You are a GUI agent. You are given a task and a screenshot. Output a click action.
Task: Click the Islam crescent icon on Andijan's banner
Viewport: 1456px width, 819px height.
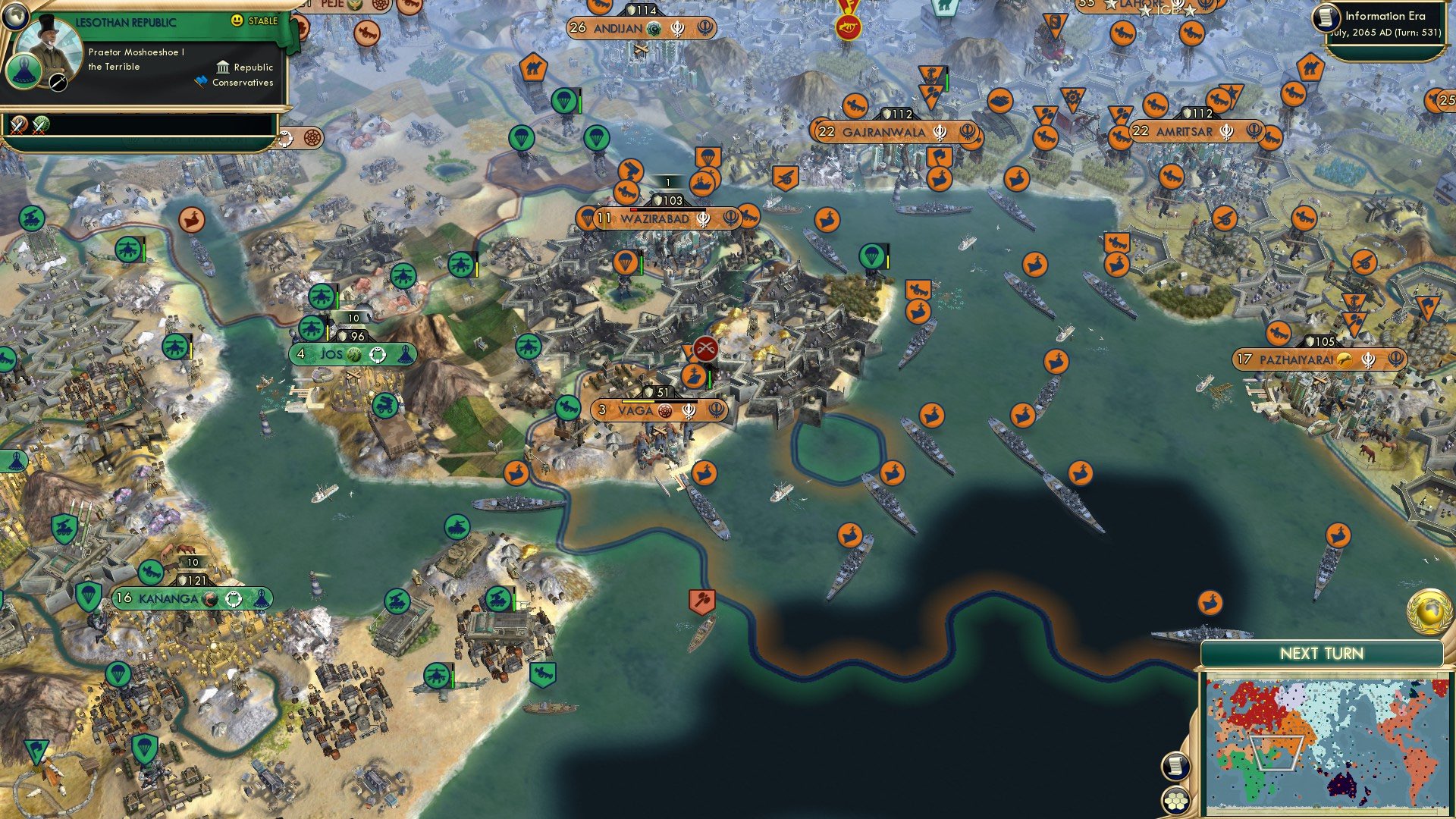[652, 28]
